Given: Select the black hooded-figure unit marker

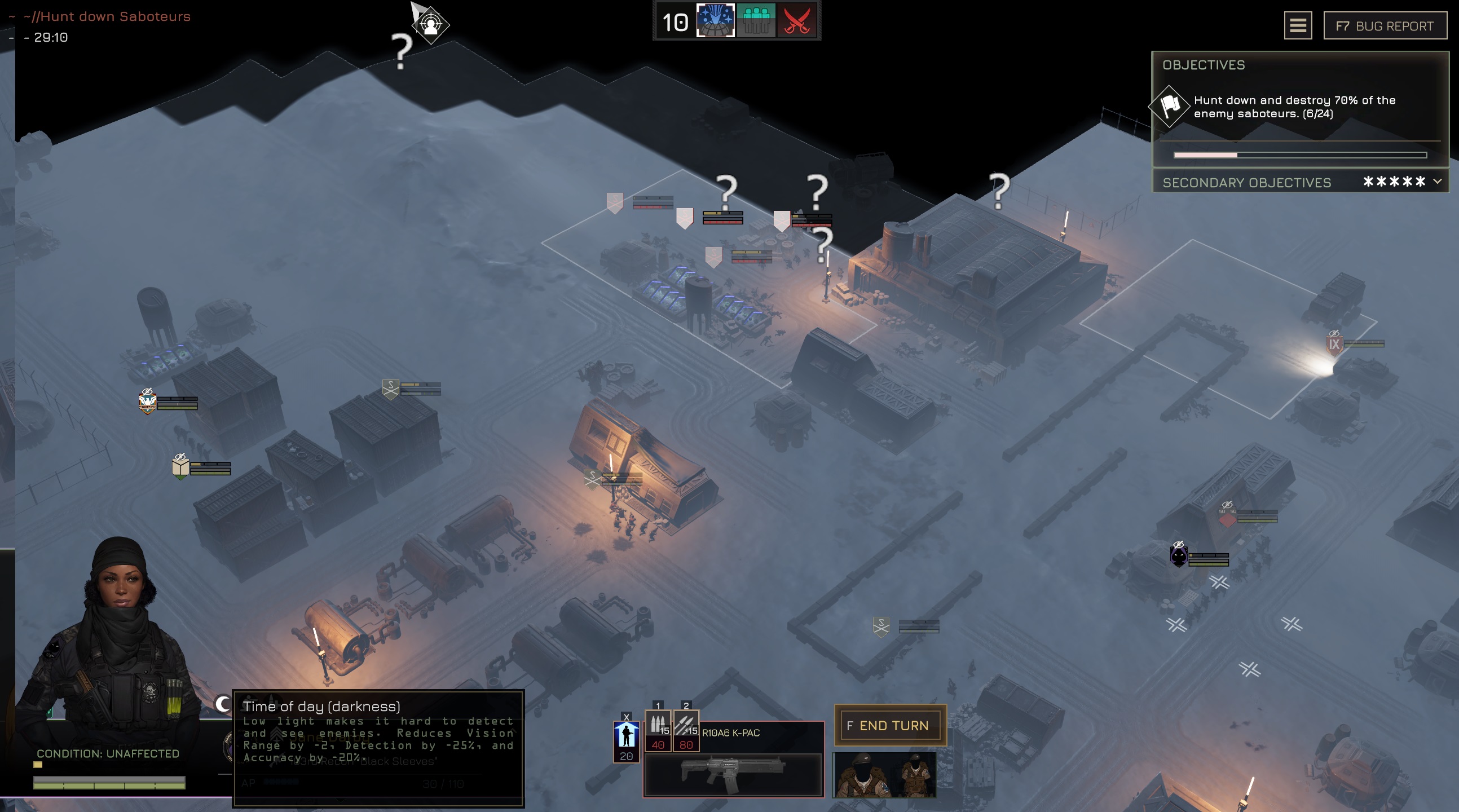Looking at the screenshot, I should coord(1179,555).
